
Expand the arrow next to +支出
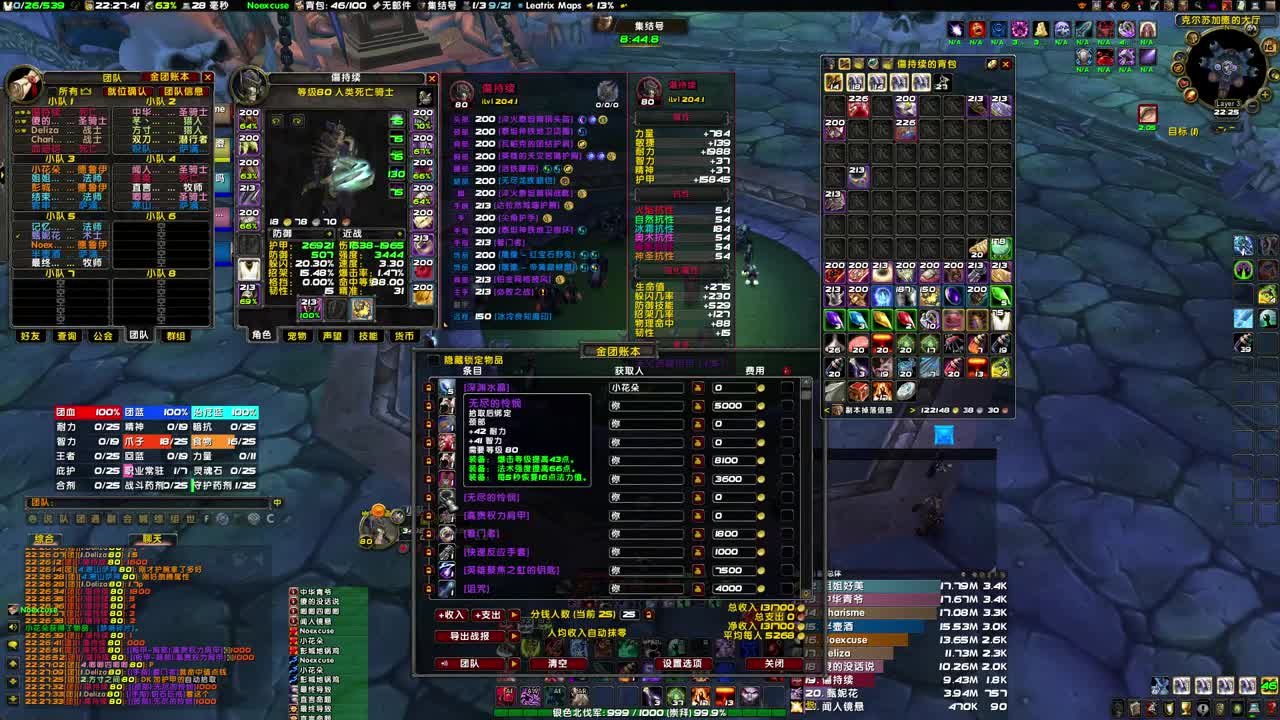[514, 616]
